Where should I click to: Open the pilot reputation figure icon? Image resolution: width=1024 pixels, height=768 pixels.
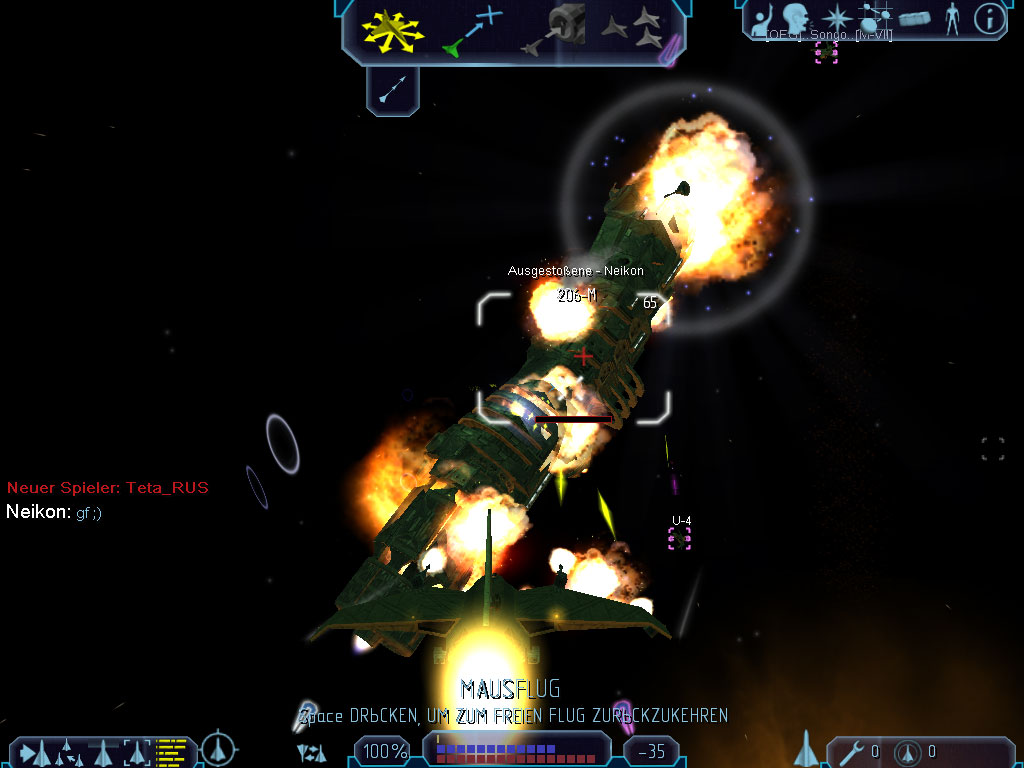(951, 18)
